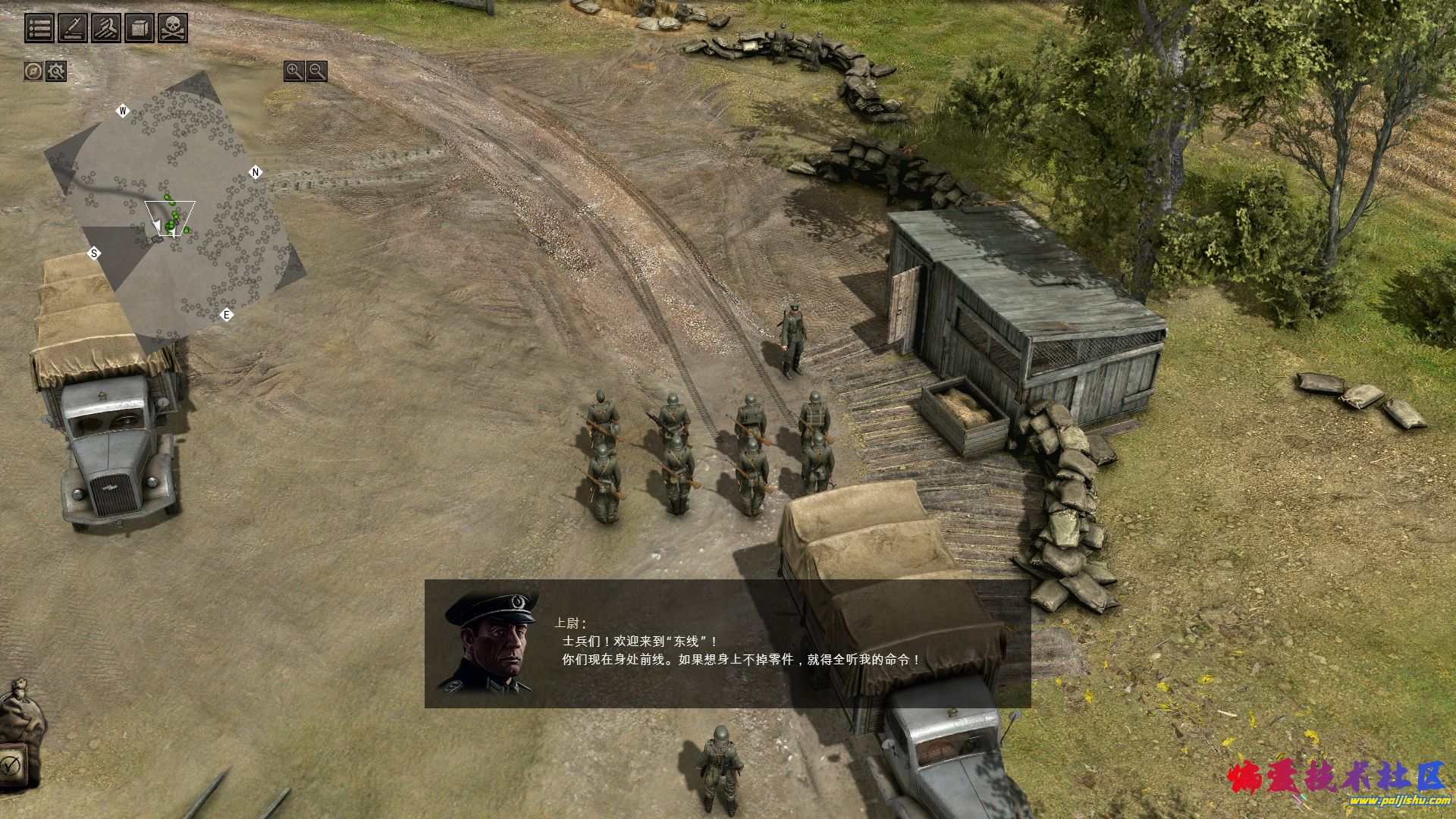The image size is (1456, 819).
Task: Select the striped tank trap icon
Action: (105, 28)
